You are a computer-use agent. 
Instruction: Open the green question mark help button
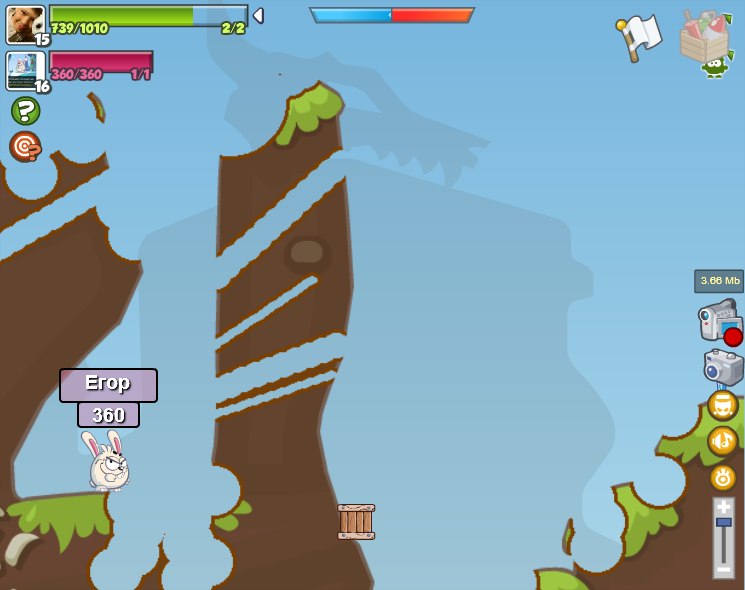point(26,110)
